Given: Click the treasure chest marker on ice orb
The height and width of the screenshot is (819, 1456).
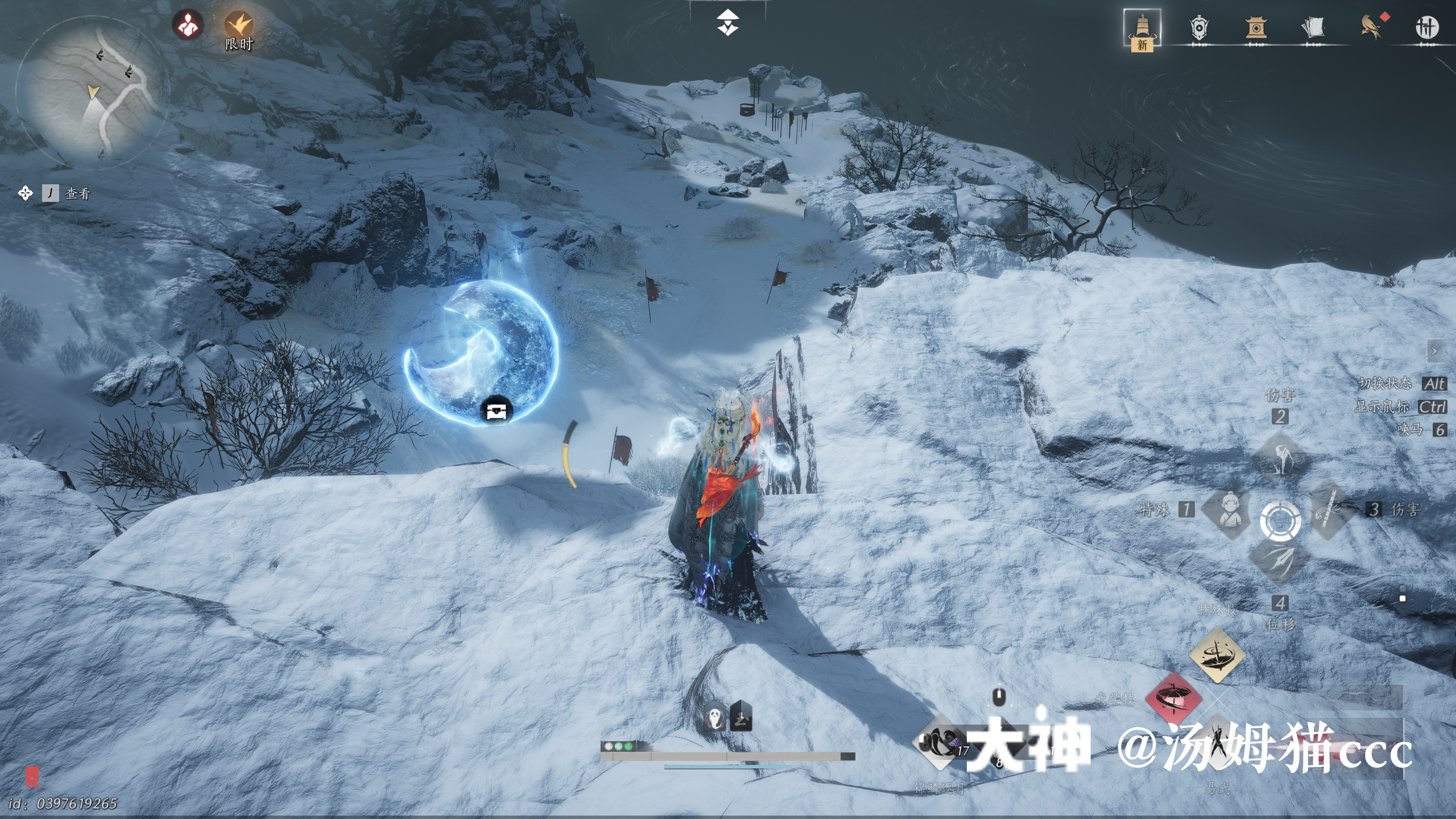Looking at the screenshot, I should [x=496, y=410].
